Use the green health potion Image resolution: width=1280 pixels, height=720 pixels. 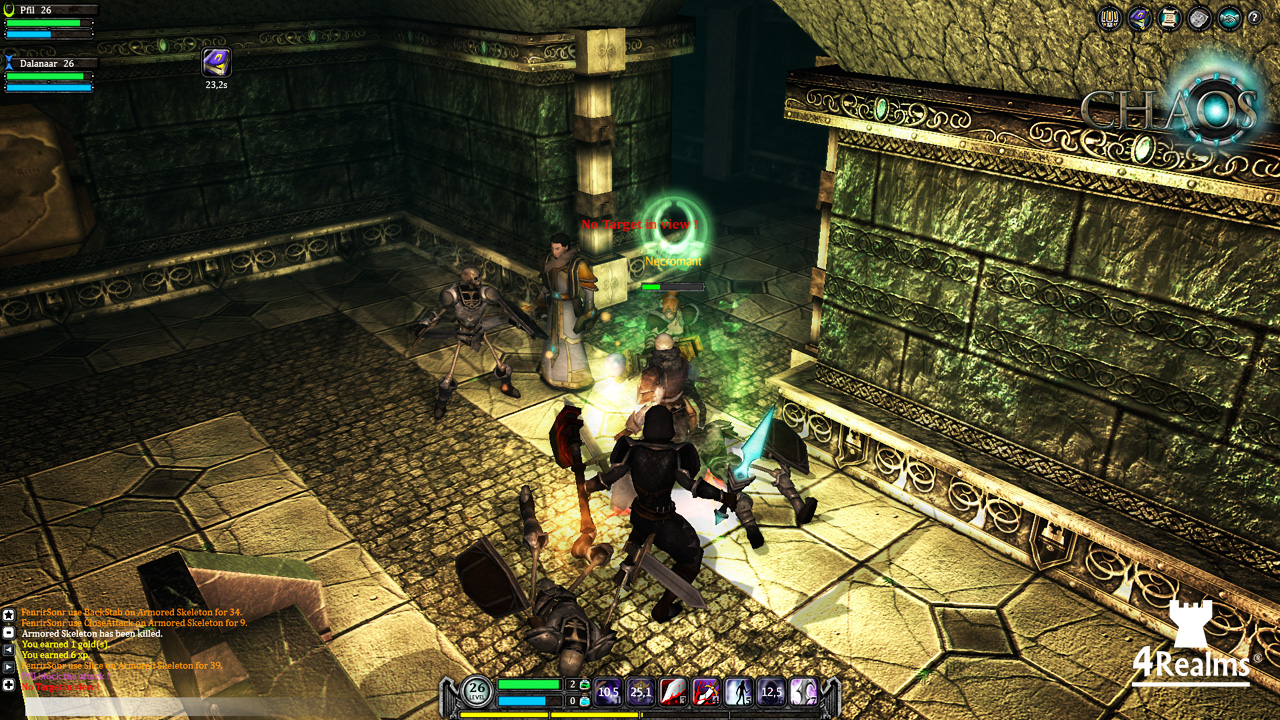pyautogui.click(x=585, y=684)
